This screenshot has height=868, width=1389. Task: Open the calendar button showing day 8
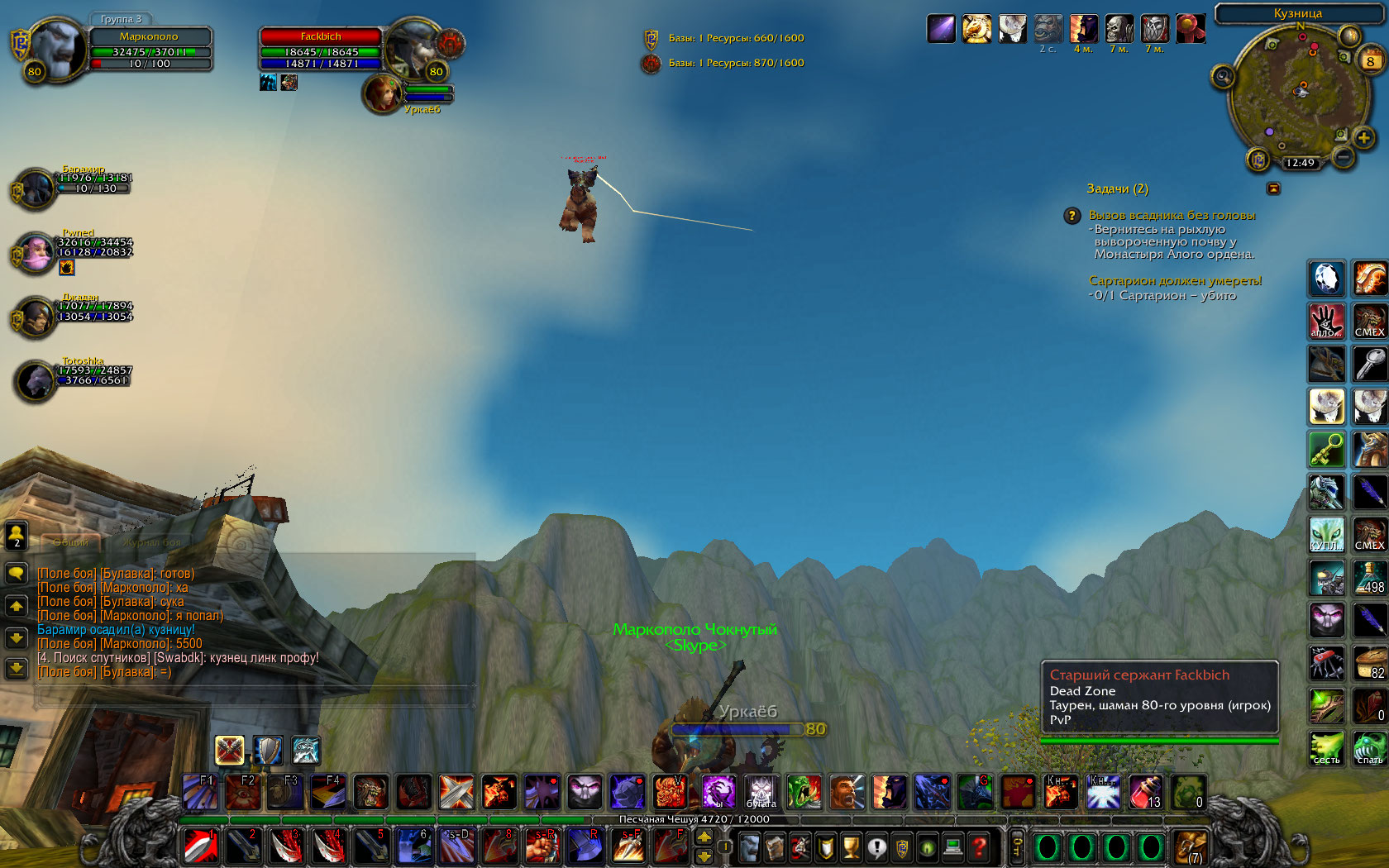1370,60
